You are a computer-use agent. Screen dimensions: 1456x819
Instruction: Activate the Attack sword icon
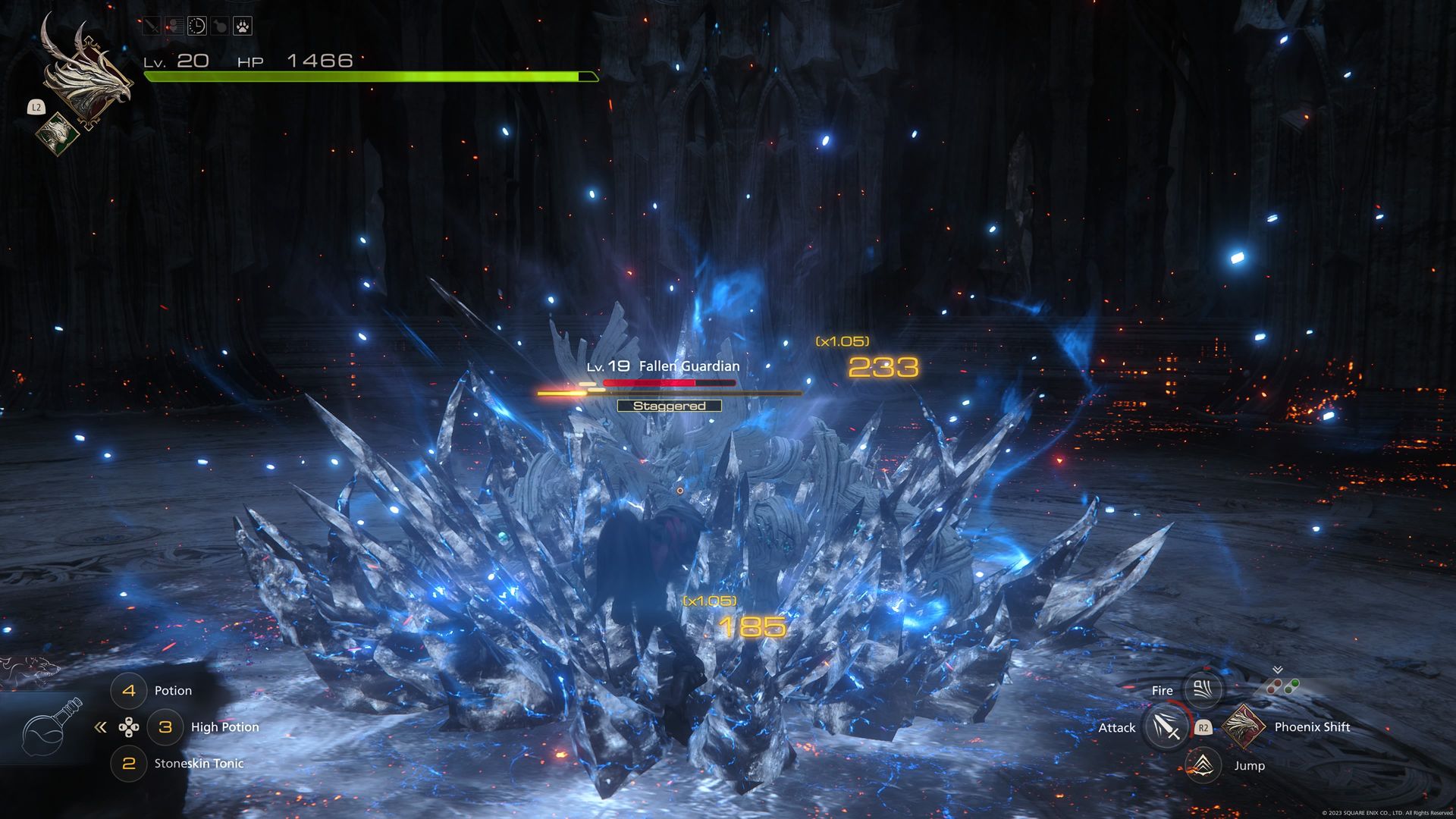tap(1166, 727)
